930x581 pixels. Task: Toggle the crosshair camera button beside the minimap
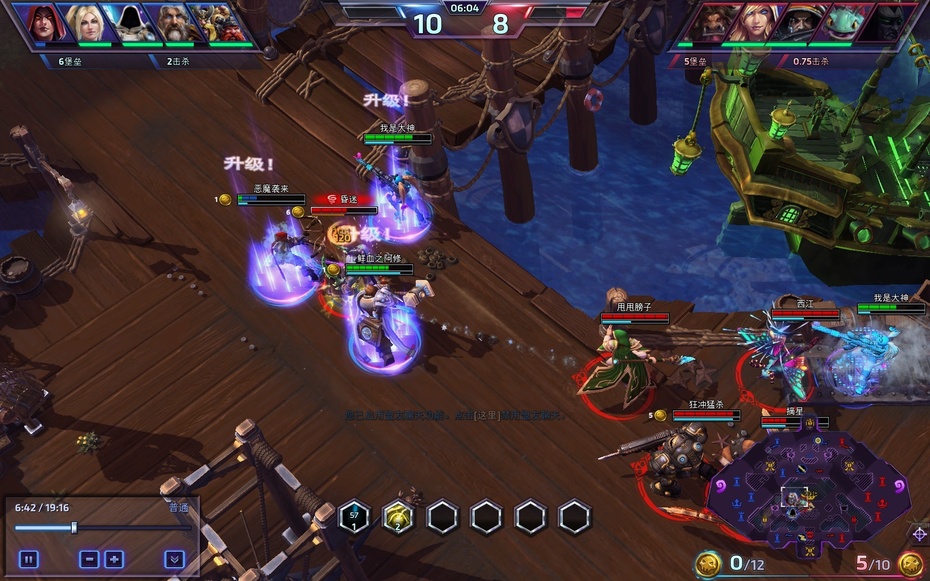click(919, 534)
